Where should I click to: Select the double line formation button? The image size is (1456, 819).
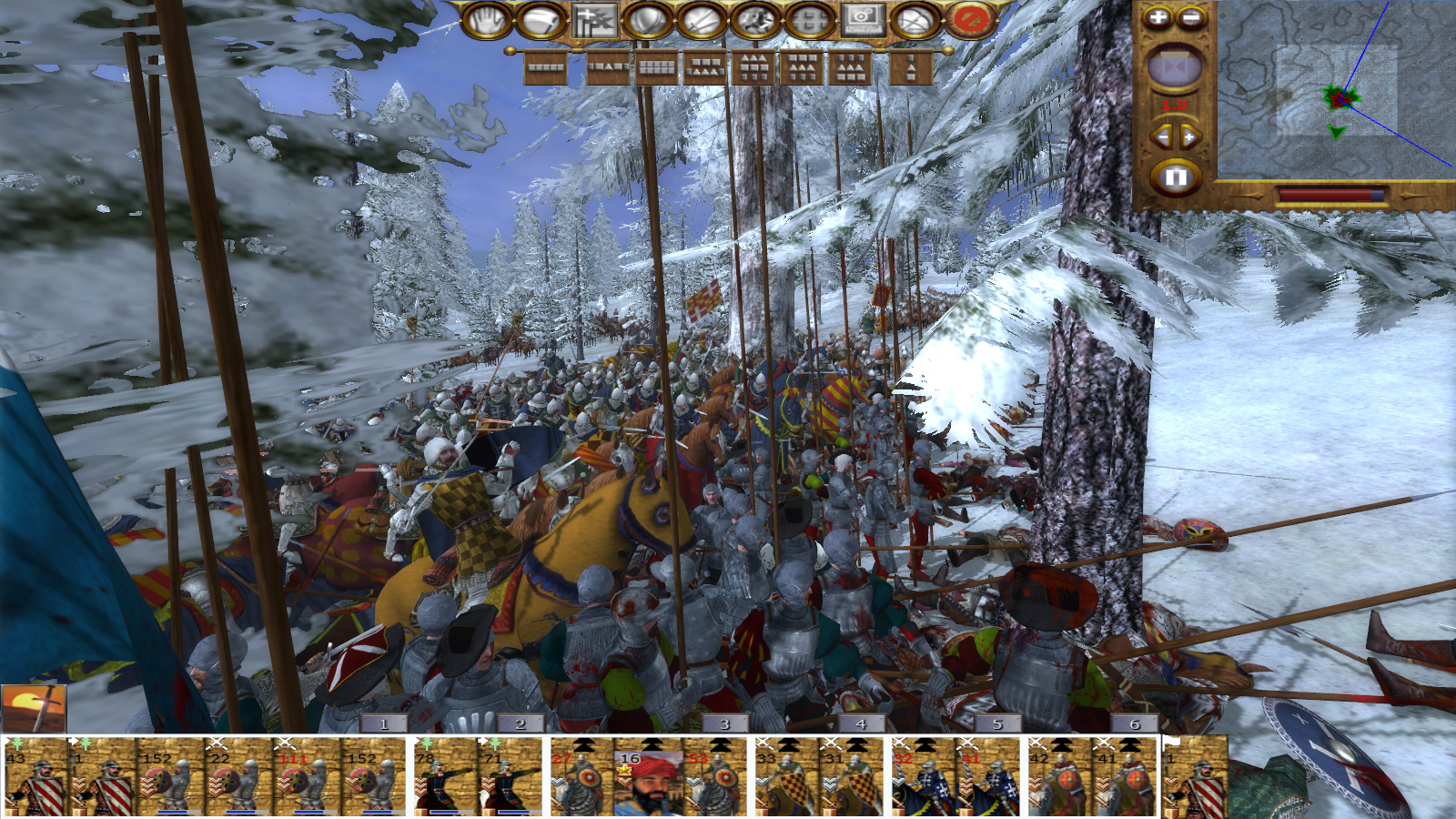point(657,68)
